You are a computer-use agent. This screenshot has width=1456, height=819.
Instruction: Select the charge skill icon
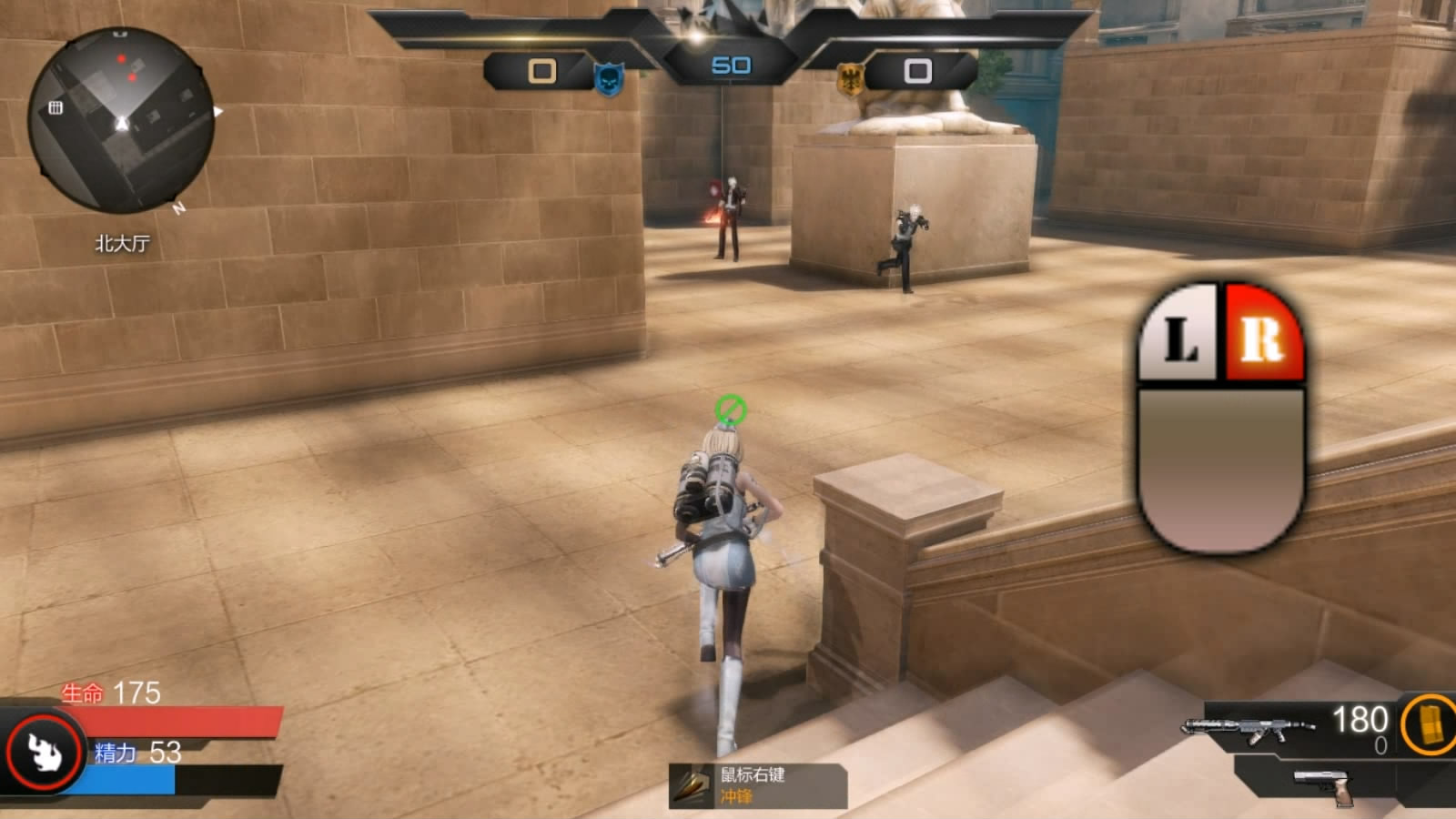[x=692, y=786]
